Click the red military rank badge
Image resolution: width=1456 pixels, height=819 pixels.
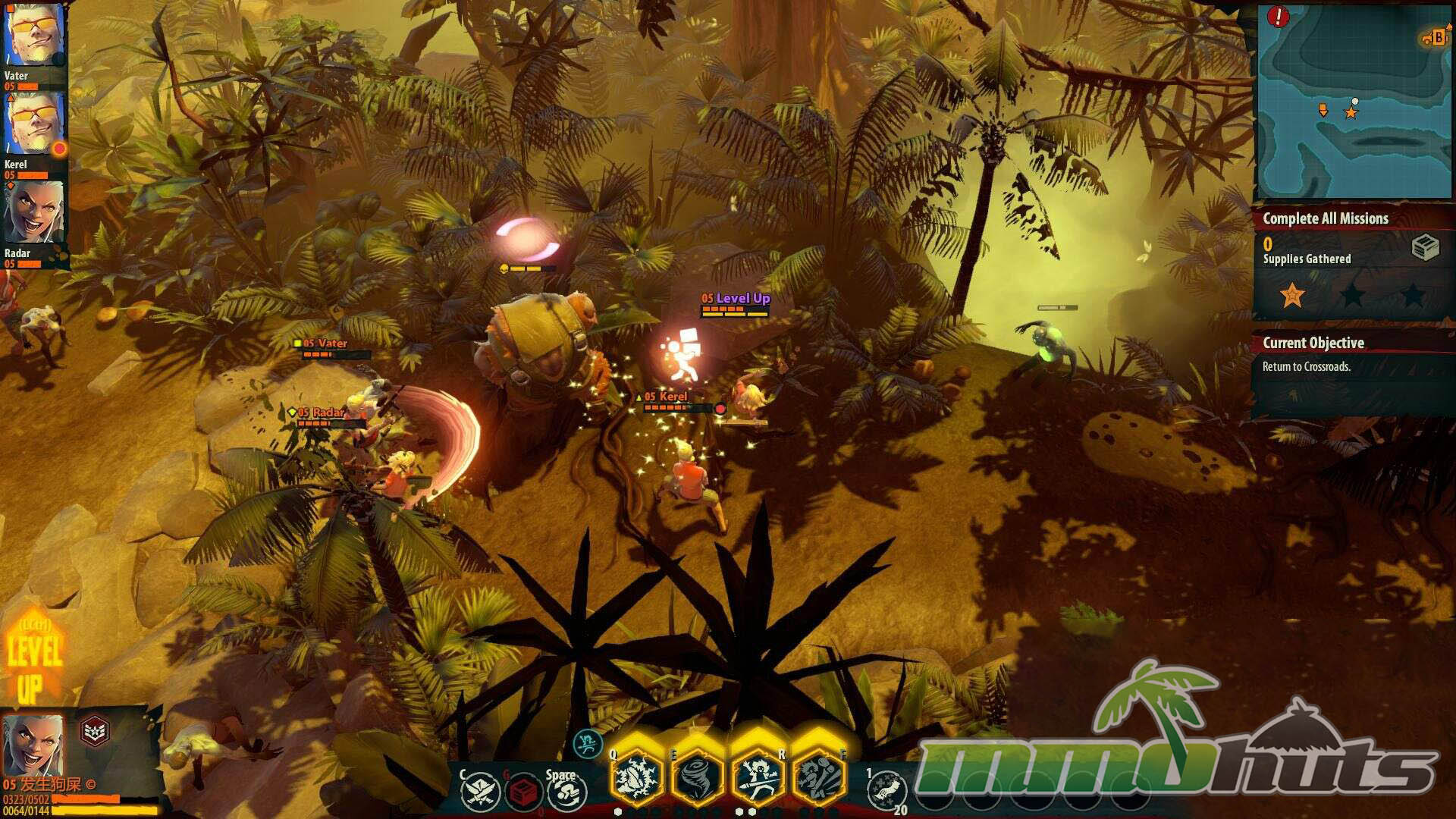[x=95, y=731]
